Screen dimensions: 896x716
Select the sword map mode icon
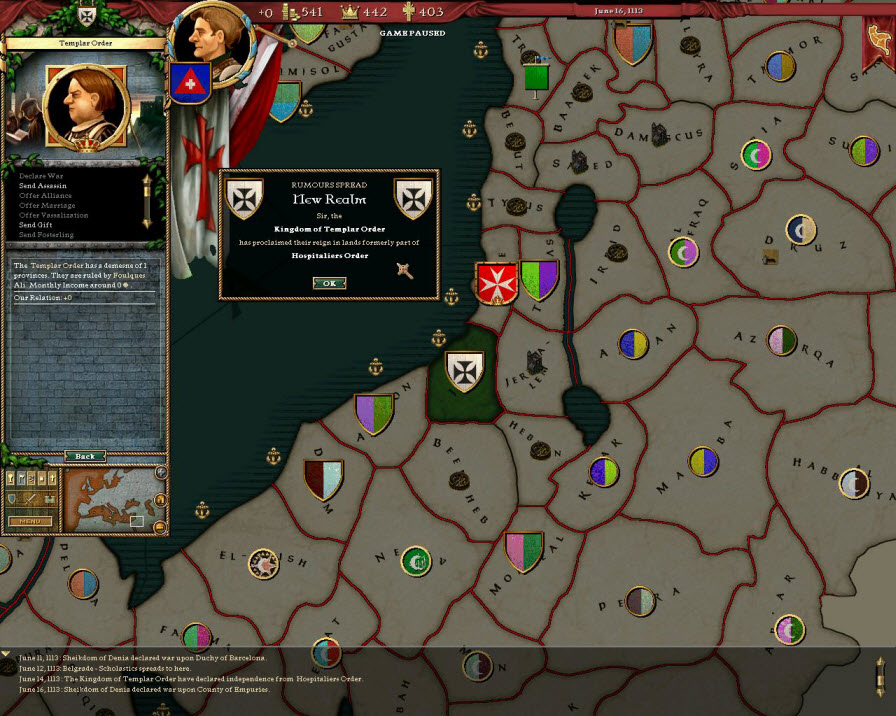coord(29,499)
